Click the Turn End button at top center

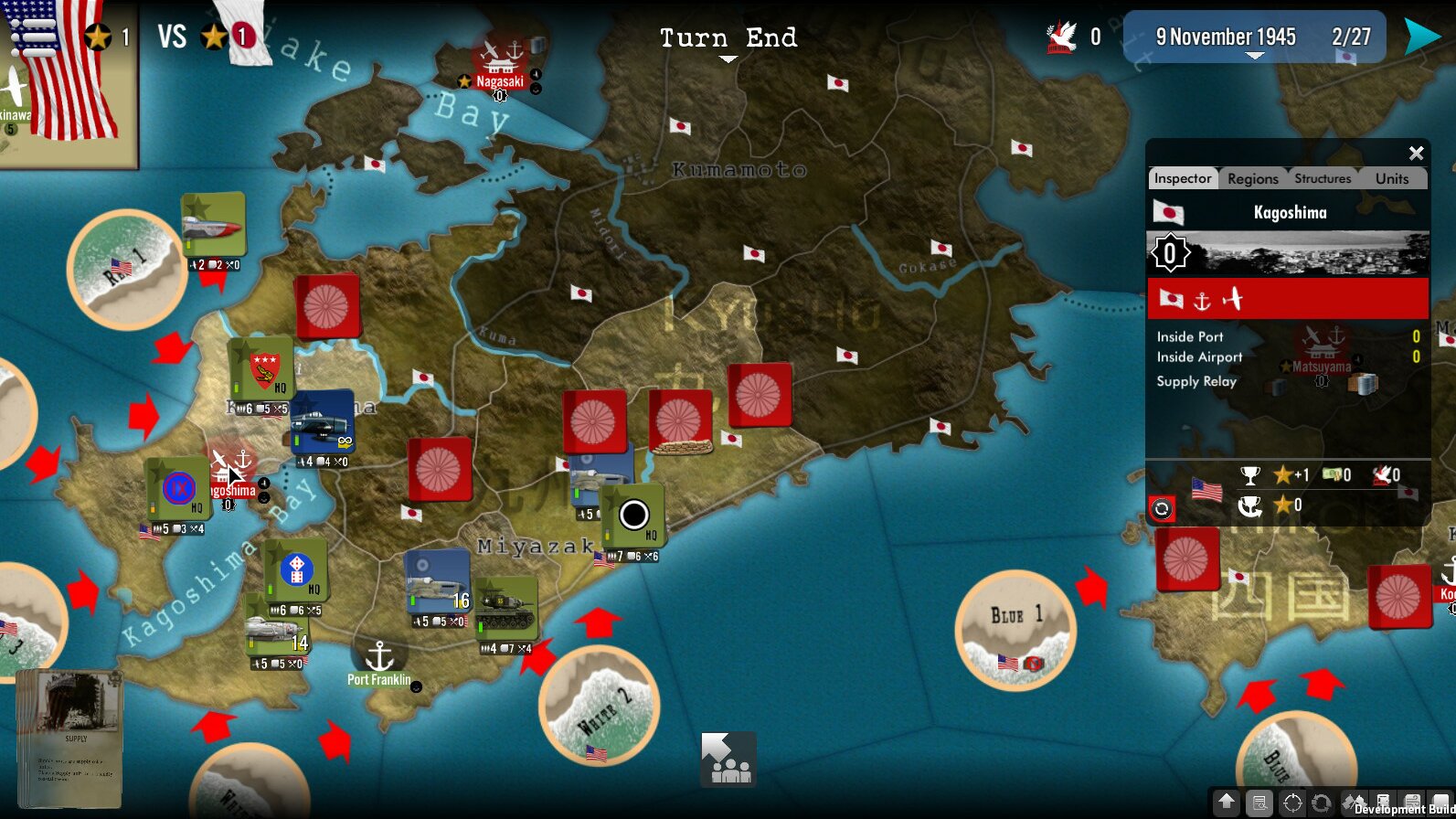pyautogui.click(x=728, y=38)
